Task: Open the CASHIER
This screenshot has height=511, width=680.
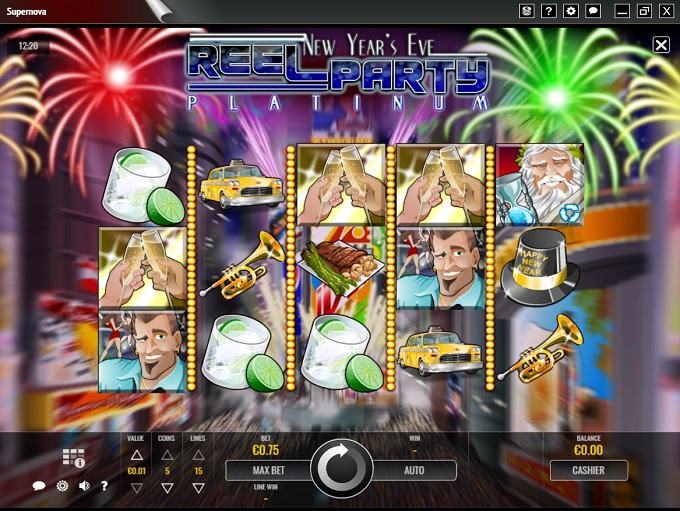Action: pyautogui.click(x=588, y=470)
